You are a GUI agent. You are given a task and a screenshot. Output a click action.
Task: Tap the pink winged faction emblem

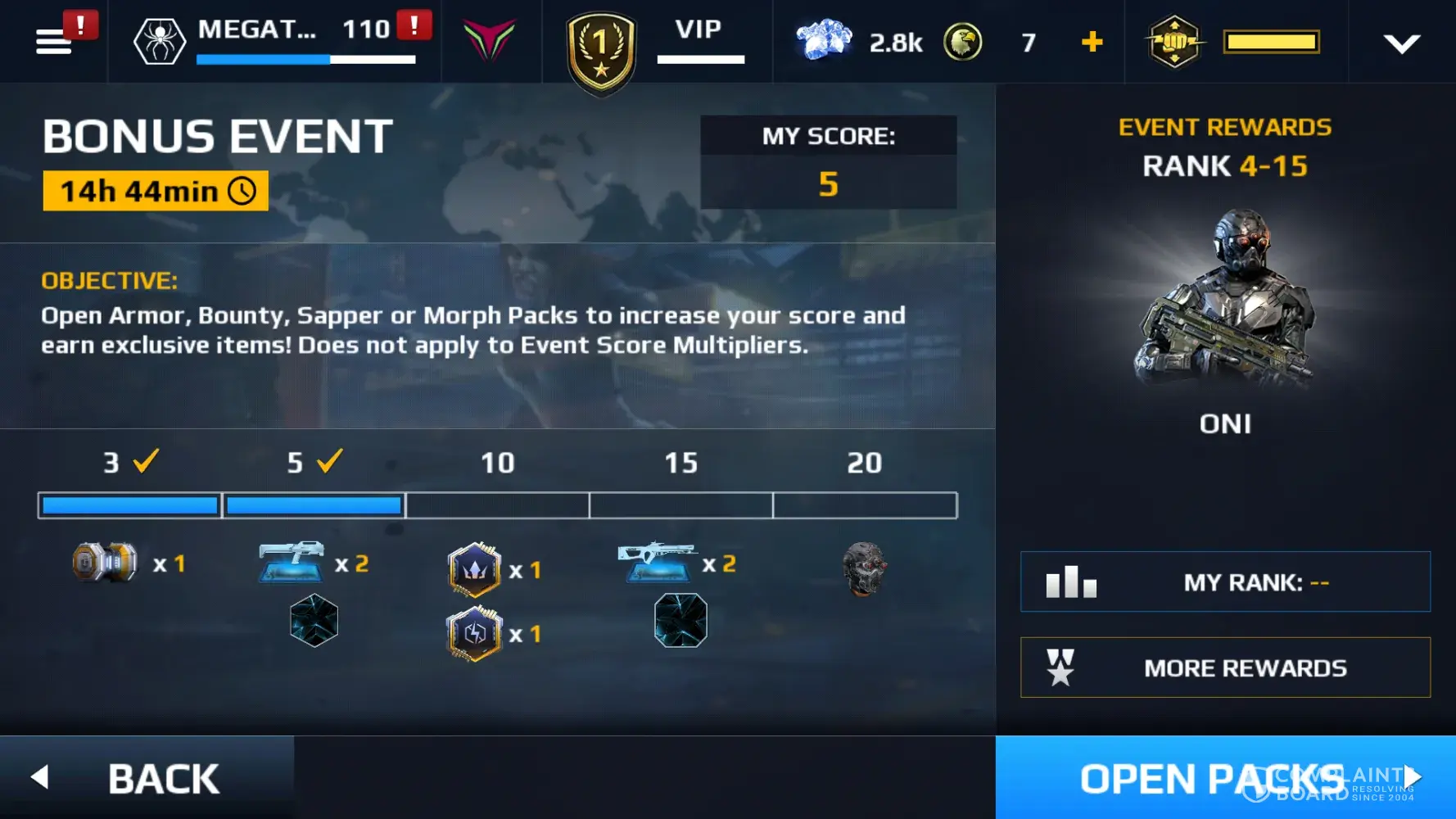[x=489, y=39]
